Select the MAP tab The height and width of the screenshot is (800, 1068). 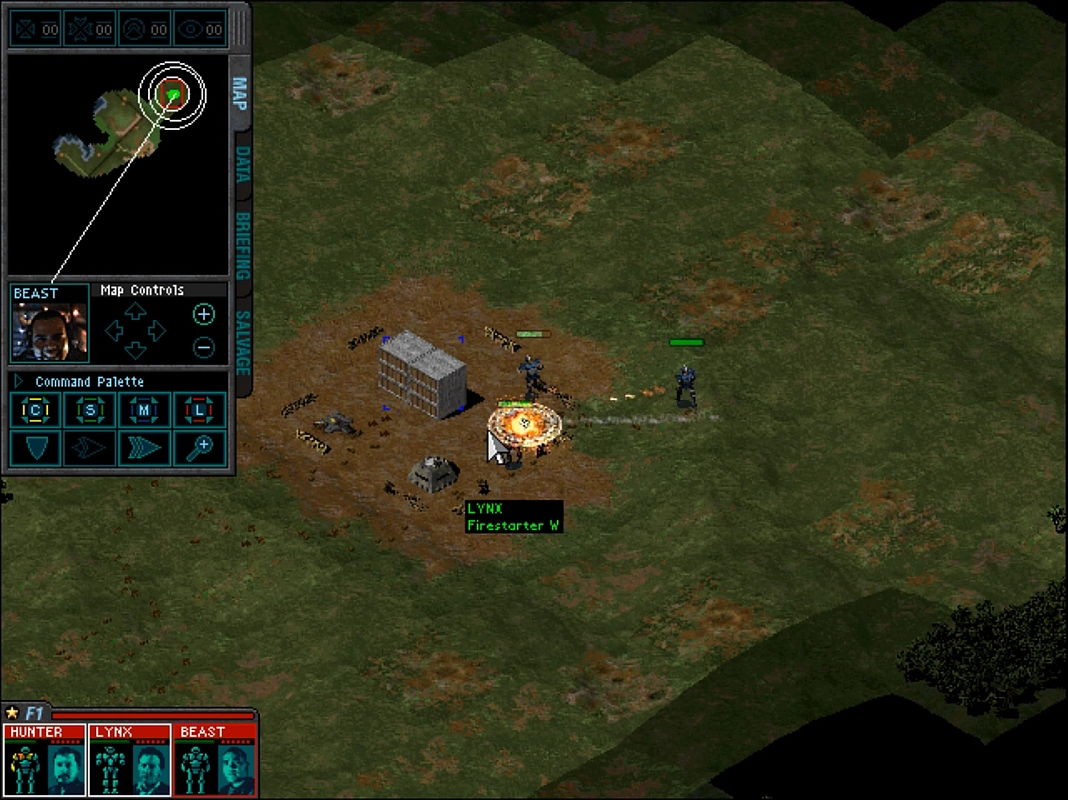(239, 93)
